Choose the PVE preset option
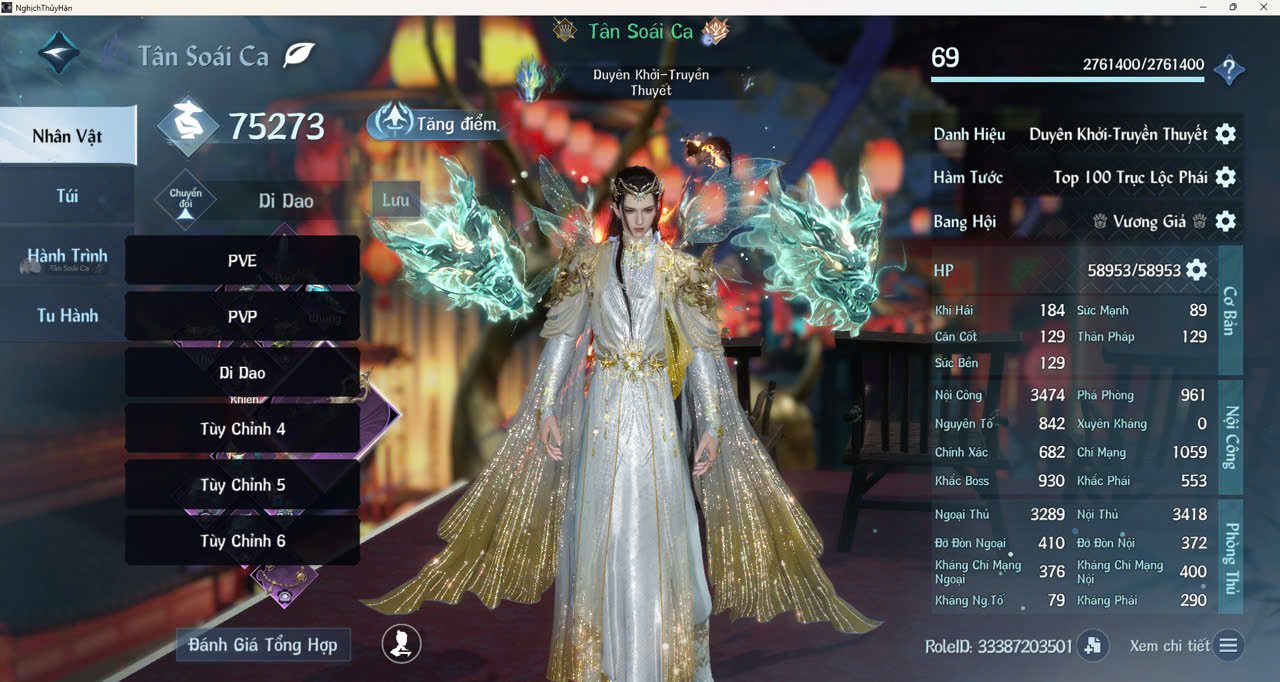1280x682 pixels. tap(242, 261)
